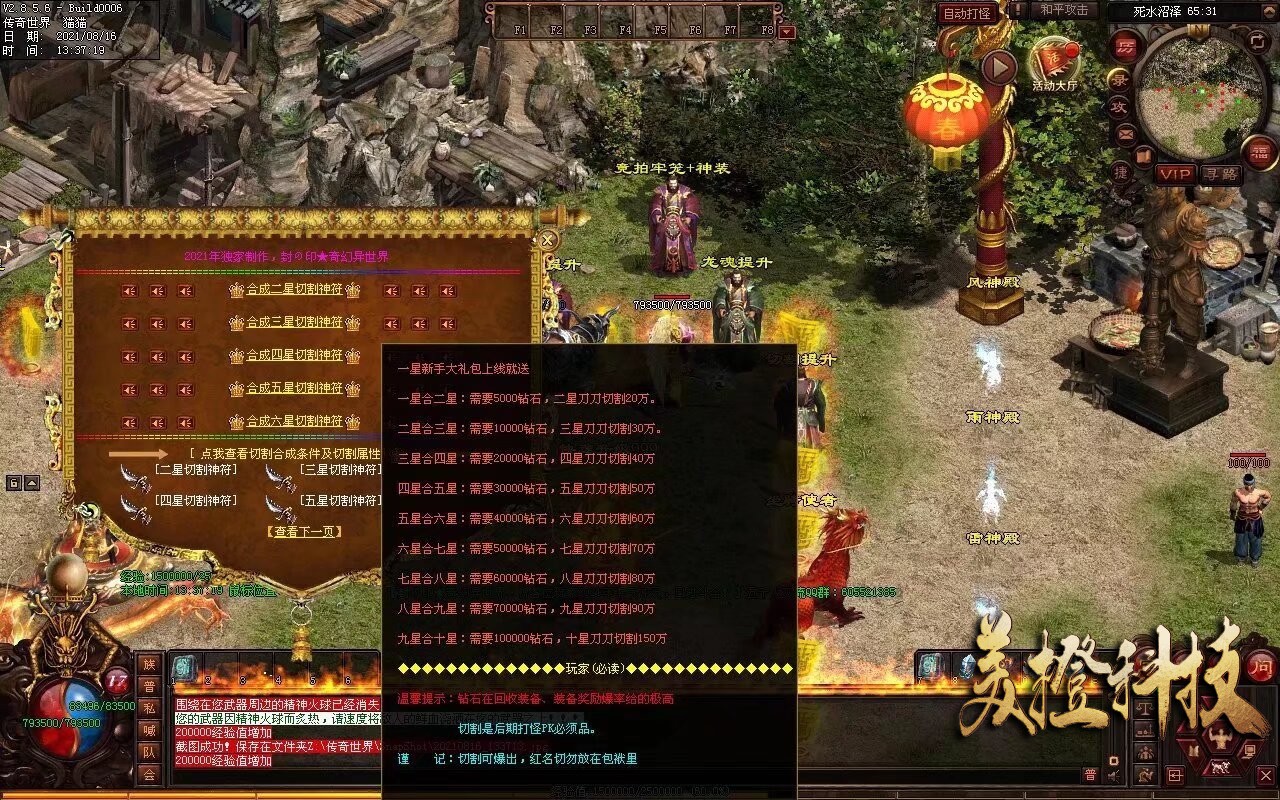This screenshot has width=1280, height=800.
Task: Collapse the minimap with the top-right arrow
Action: (x=1270, y=10)
